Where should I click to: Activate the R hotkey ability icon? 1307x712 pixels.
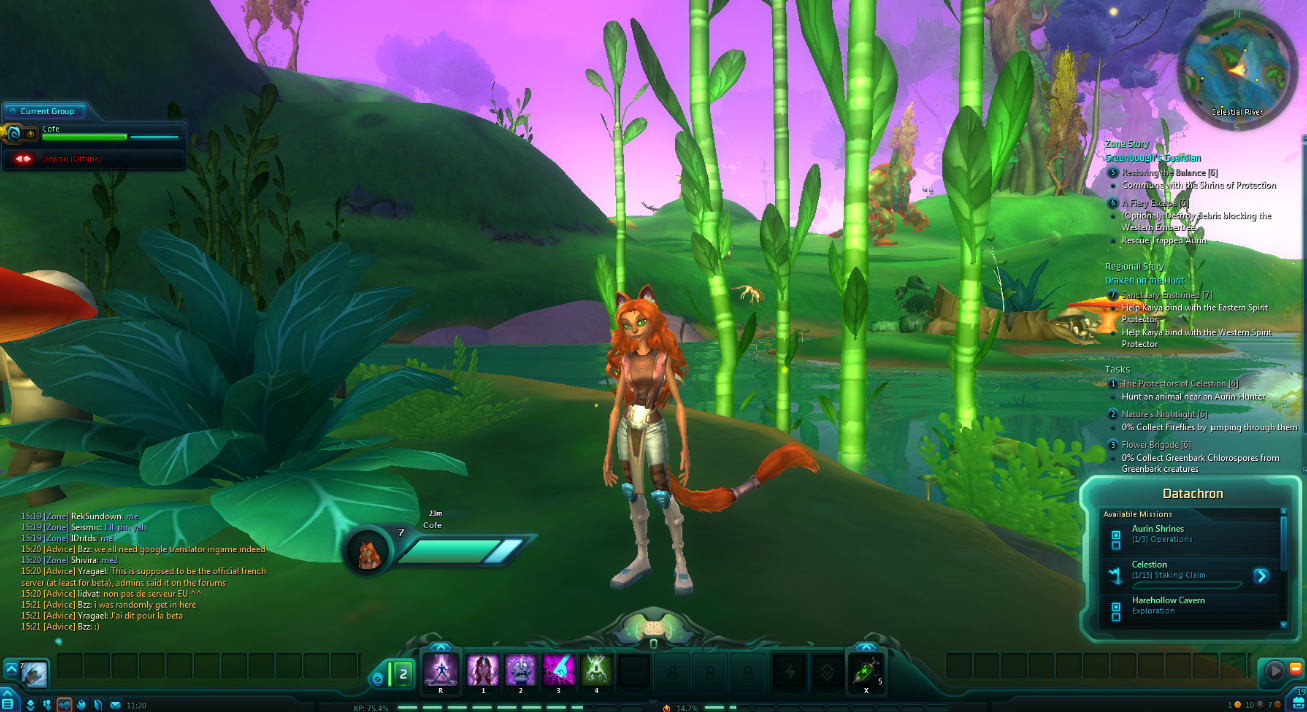tap(440, 669)
